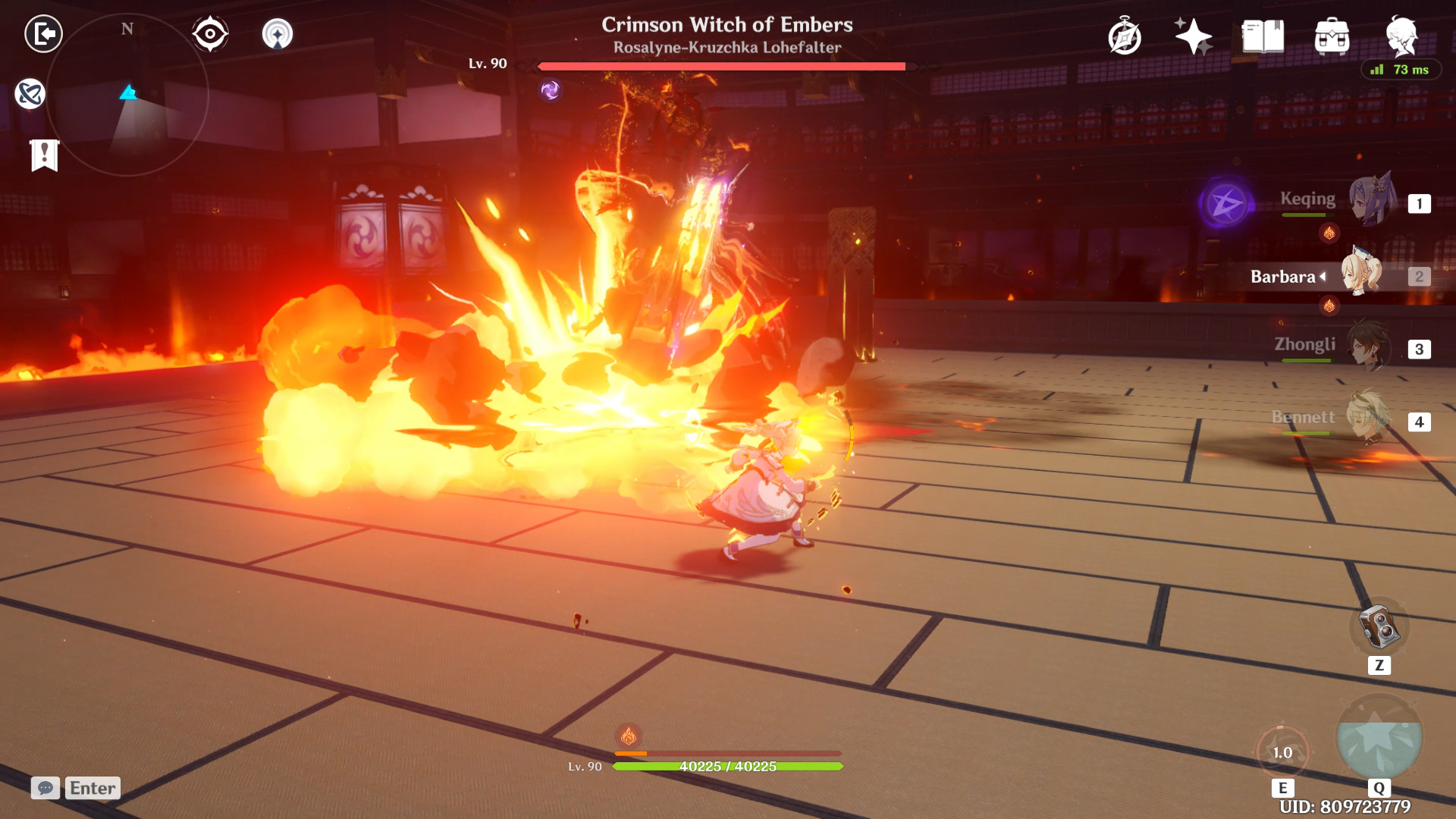This screenshot has width=1456, height=819.
Task: Unleash Barbara's elemental burst
Action: [x=1379, y=739]
